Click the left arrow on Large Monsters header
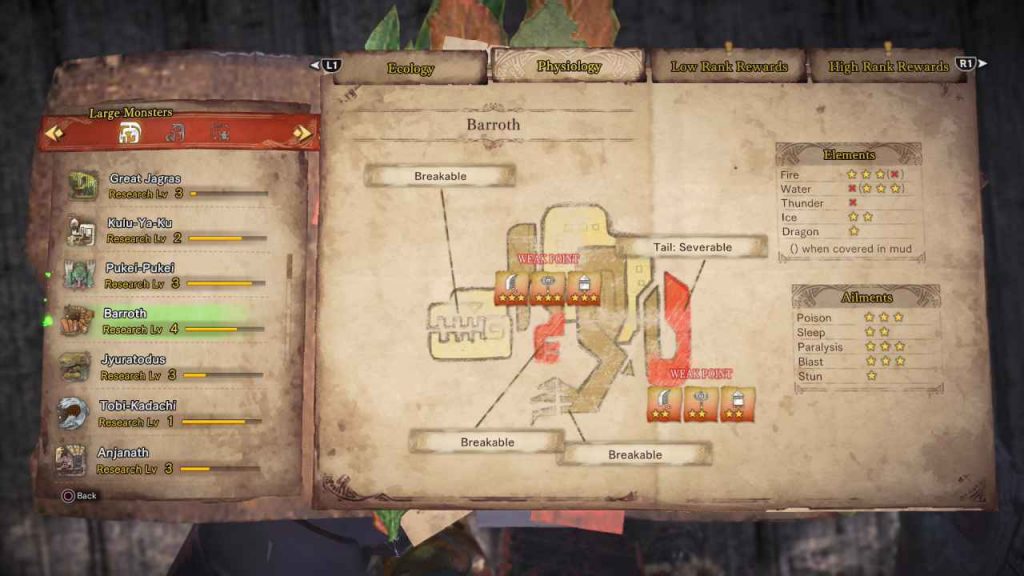This screenshot has height=576, width=1024. [x=54, y=133]
